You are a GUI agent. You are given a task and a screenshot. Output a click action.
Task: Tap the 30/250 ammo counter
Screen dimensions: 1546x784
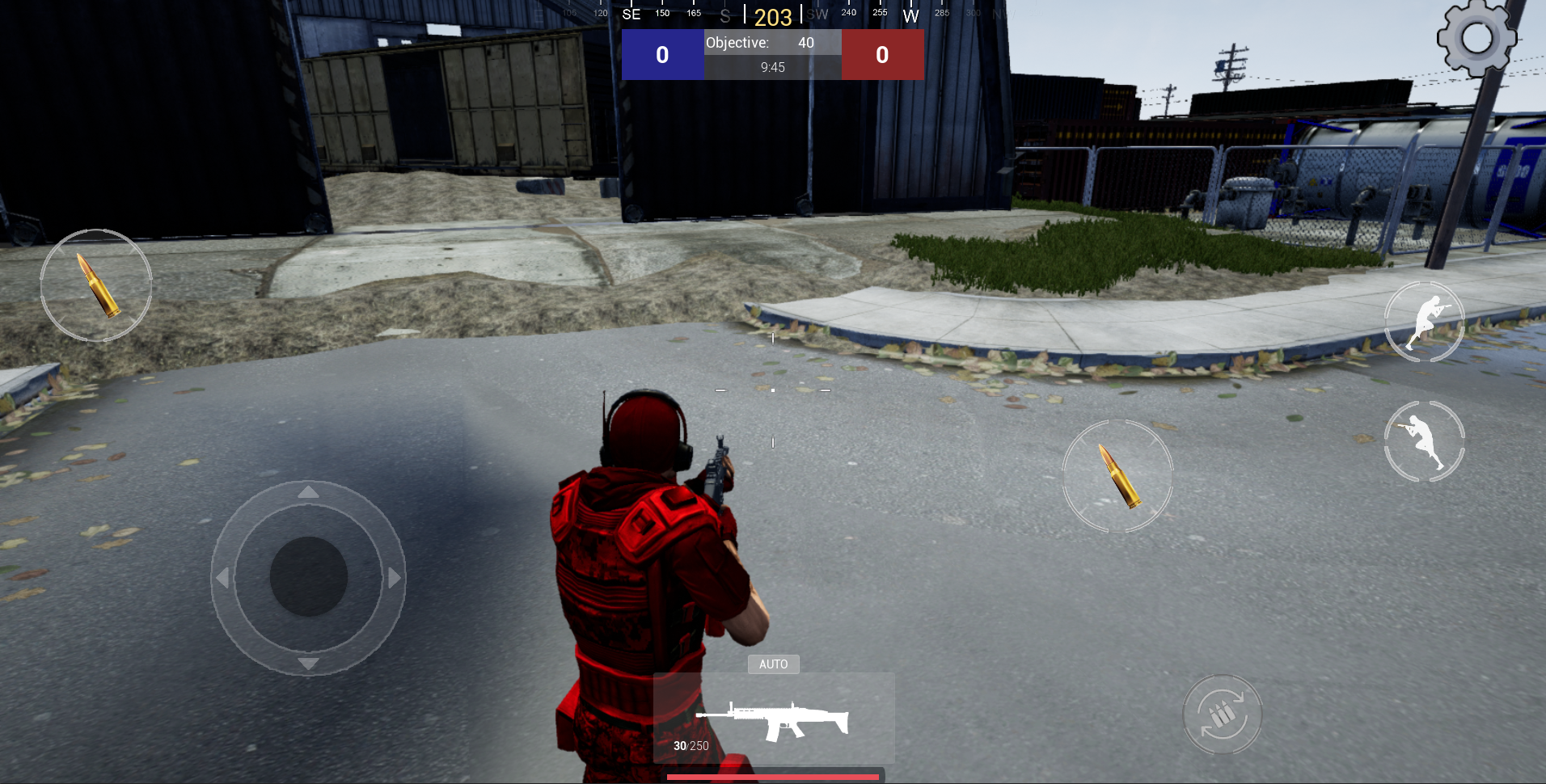pos(690,745)
